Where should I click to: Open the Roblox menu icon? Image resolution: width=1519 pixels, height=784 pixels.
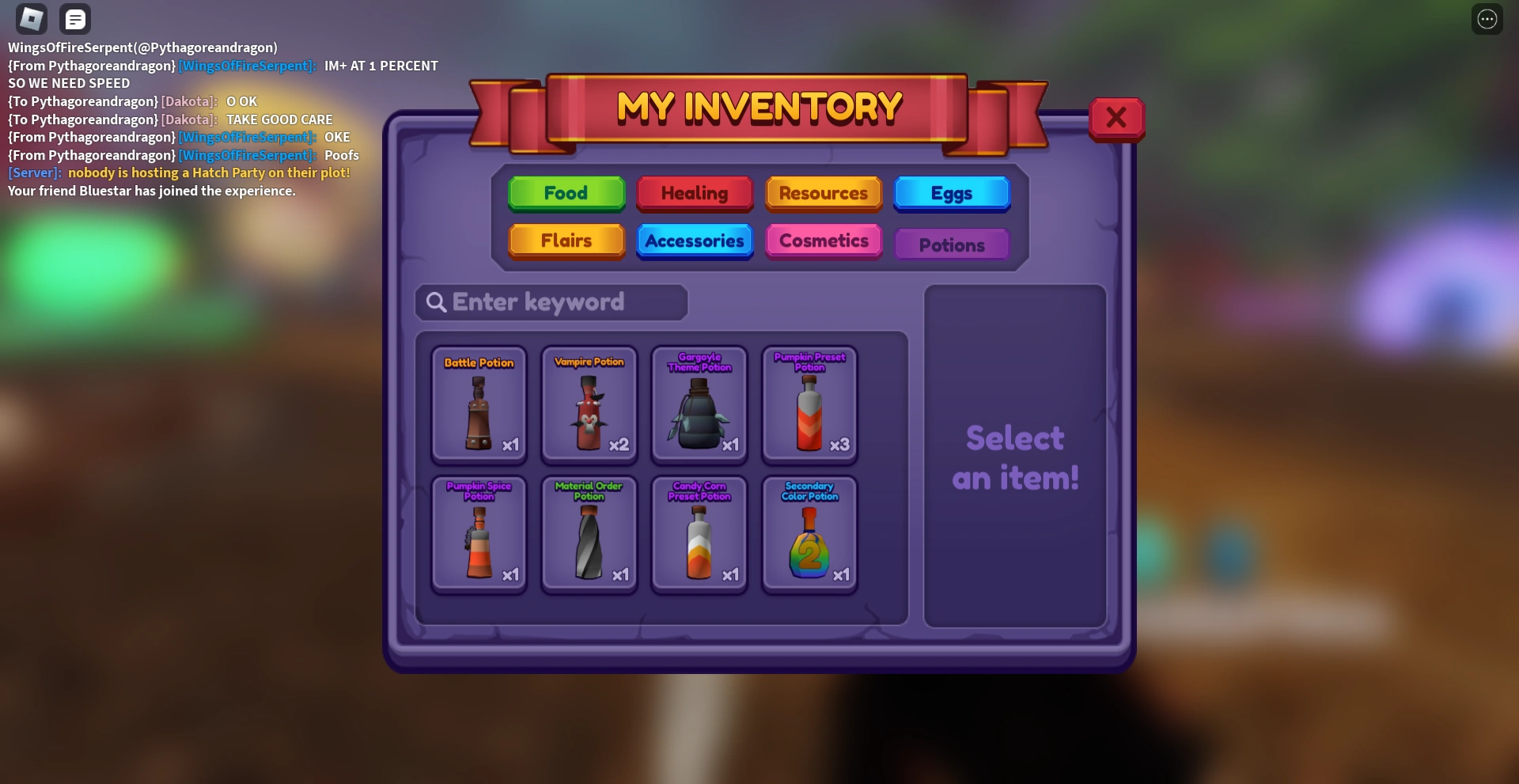pyautogui.click(x=31, y=18)
